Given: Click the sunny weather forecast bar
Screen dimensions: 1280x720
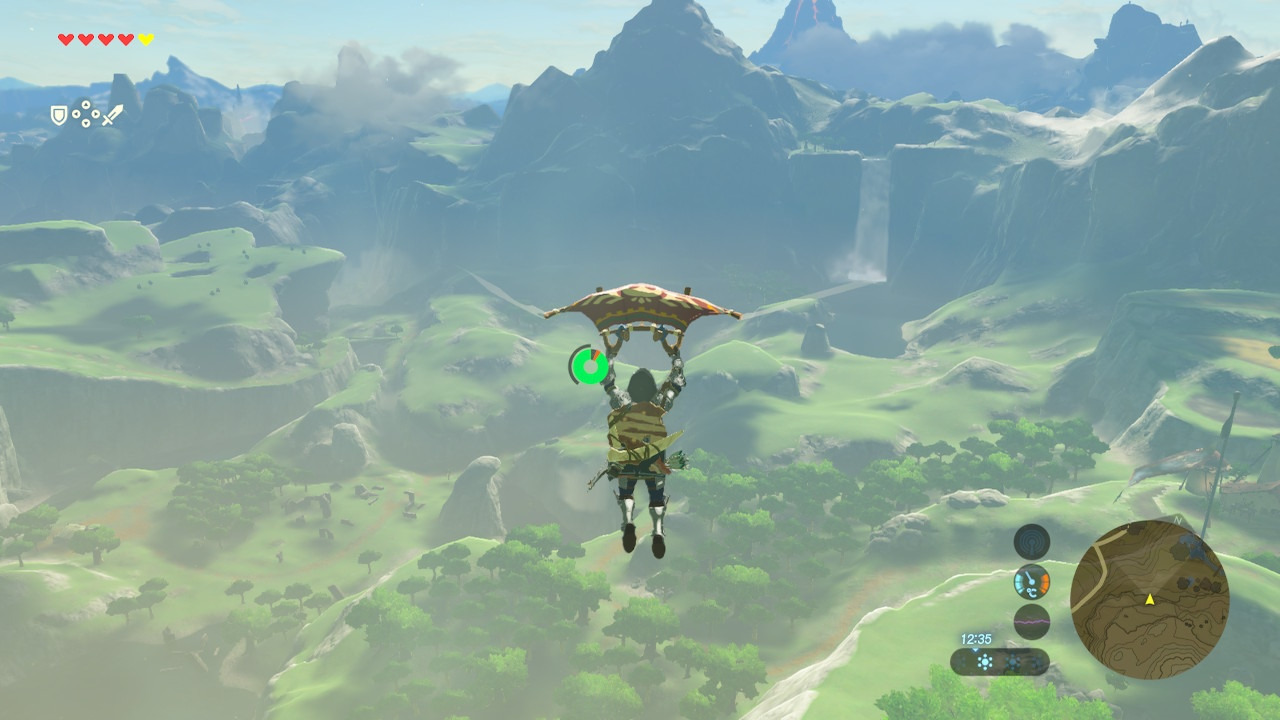Looking at the screenshot, I should (x=999, y=661).
